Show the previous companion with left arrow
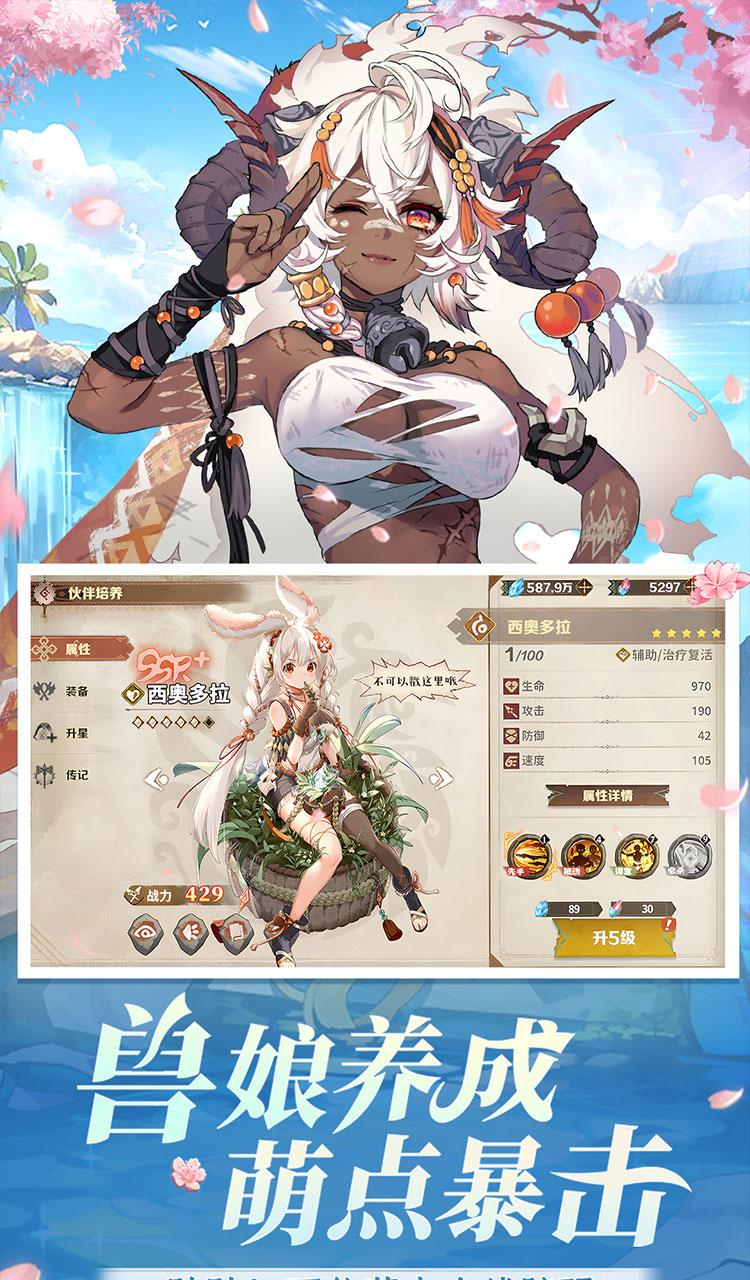 click(157, 778)
